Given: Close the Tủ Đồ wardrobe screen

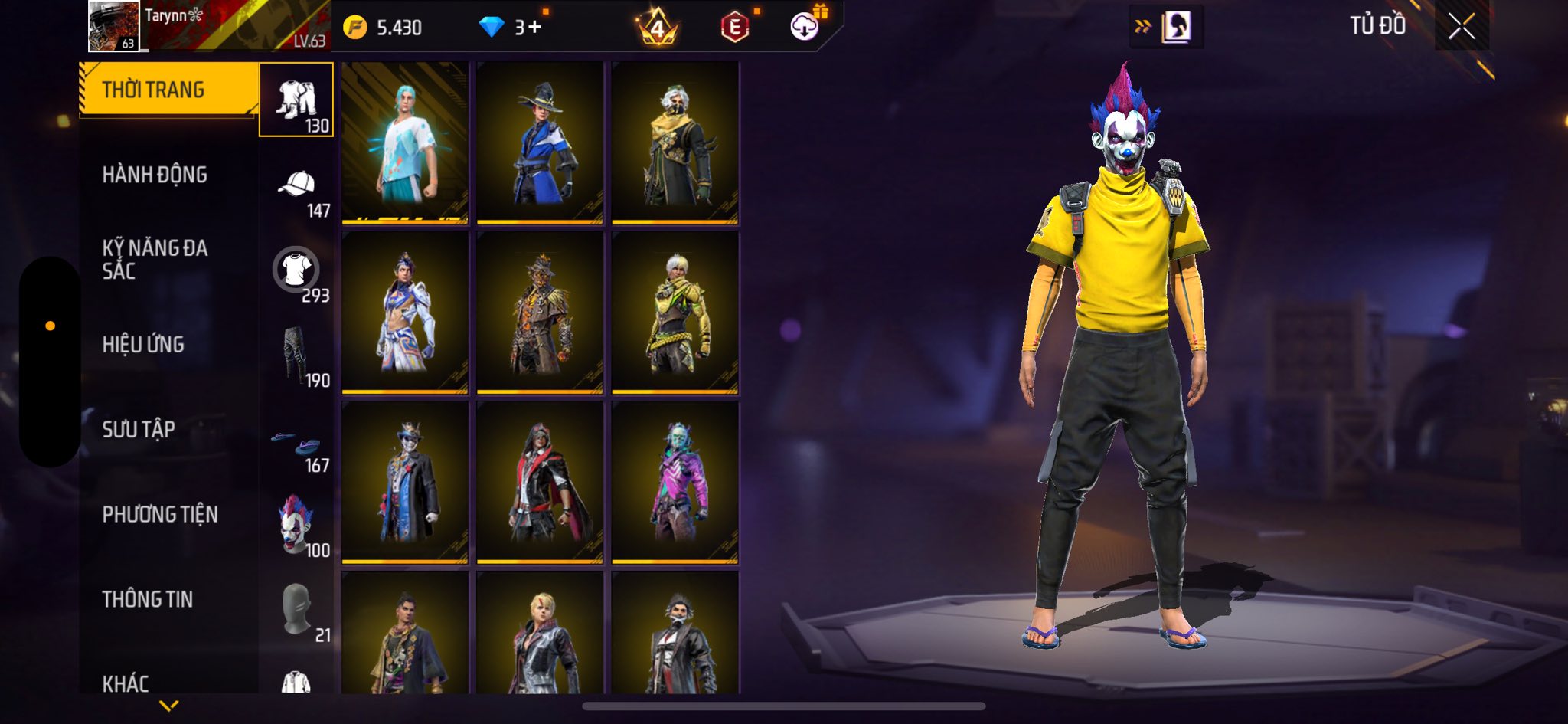Looking at the screenshot, I should coord(1461,27).
